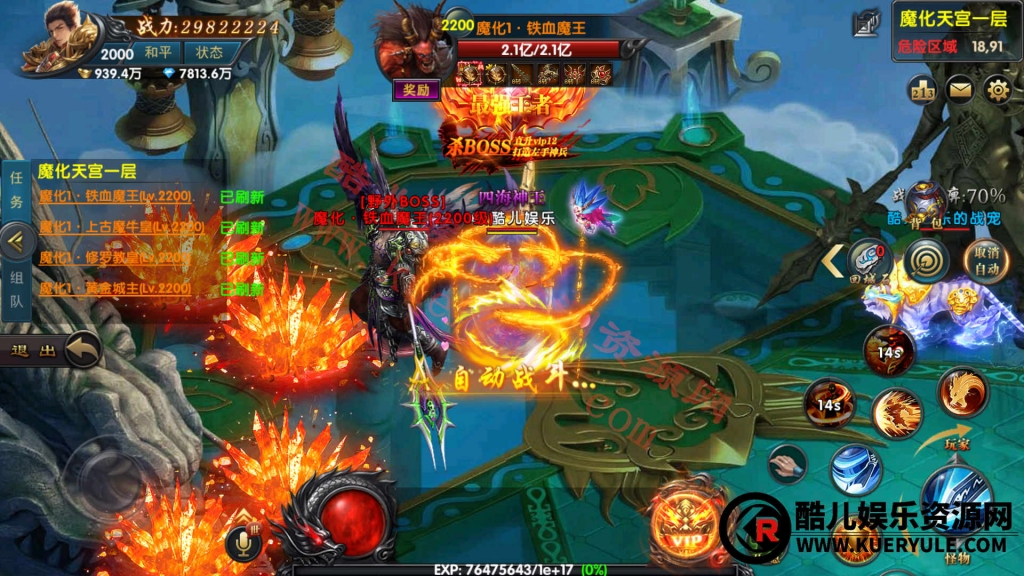Open the mail envelope icon
The width and height of the screenshot is (1024, 576).
click(x=960, y=91)
